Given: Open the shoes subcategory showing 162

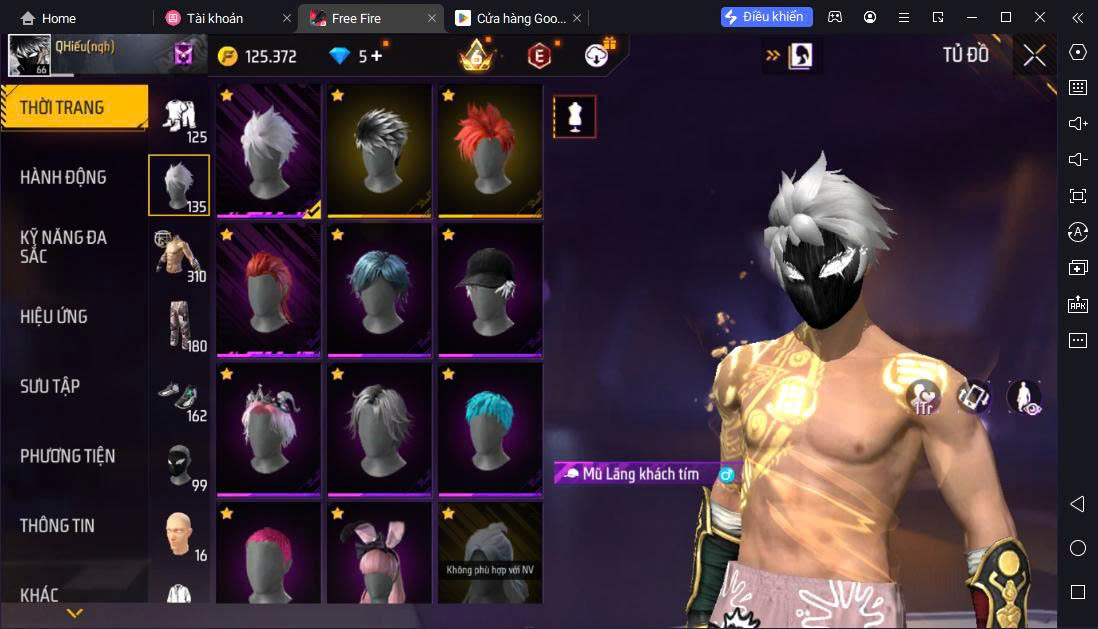Looking at the screenshot, I should coord(179,395).
